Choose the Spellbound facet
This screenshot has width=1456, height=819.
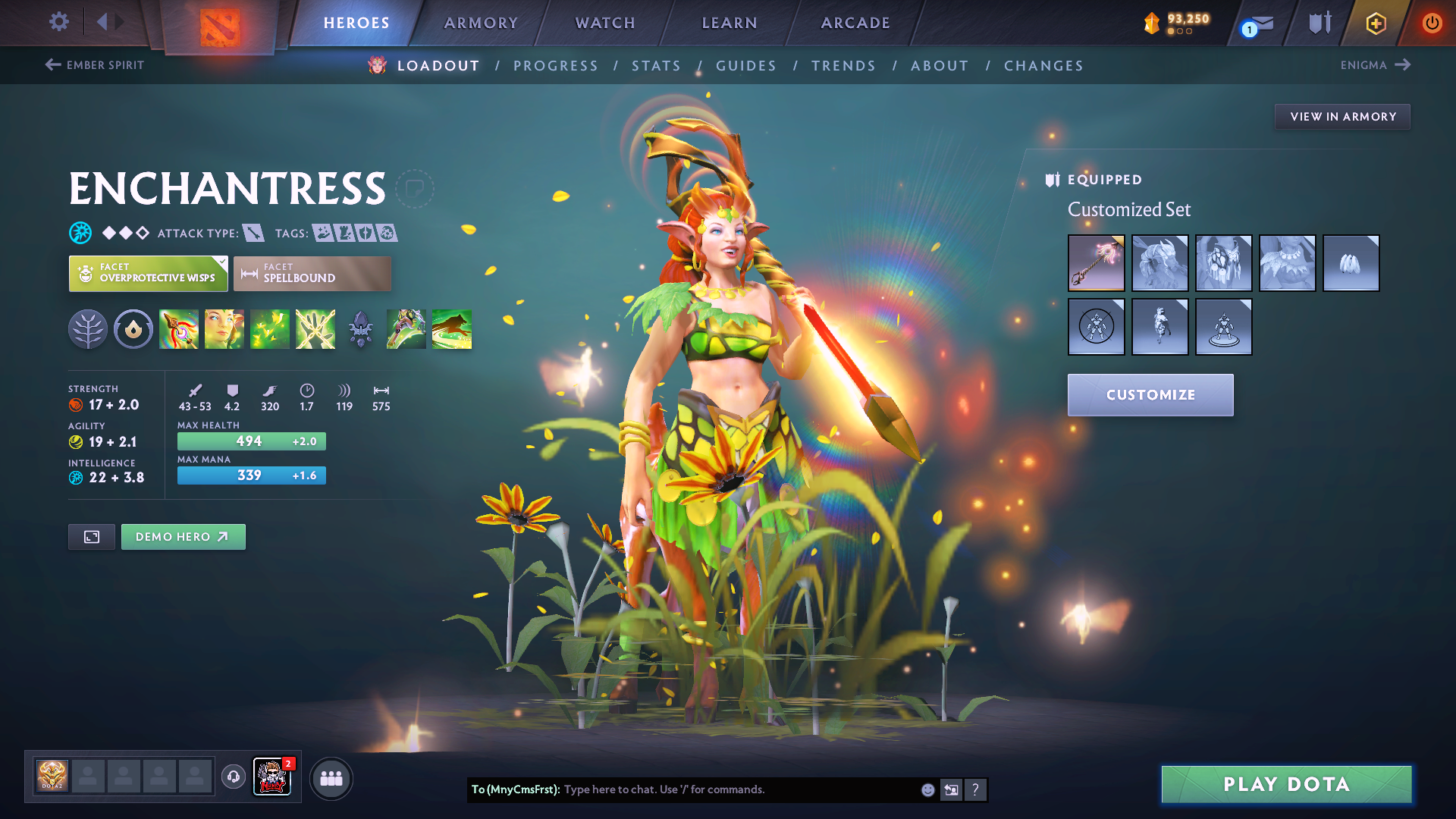312,273
